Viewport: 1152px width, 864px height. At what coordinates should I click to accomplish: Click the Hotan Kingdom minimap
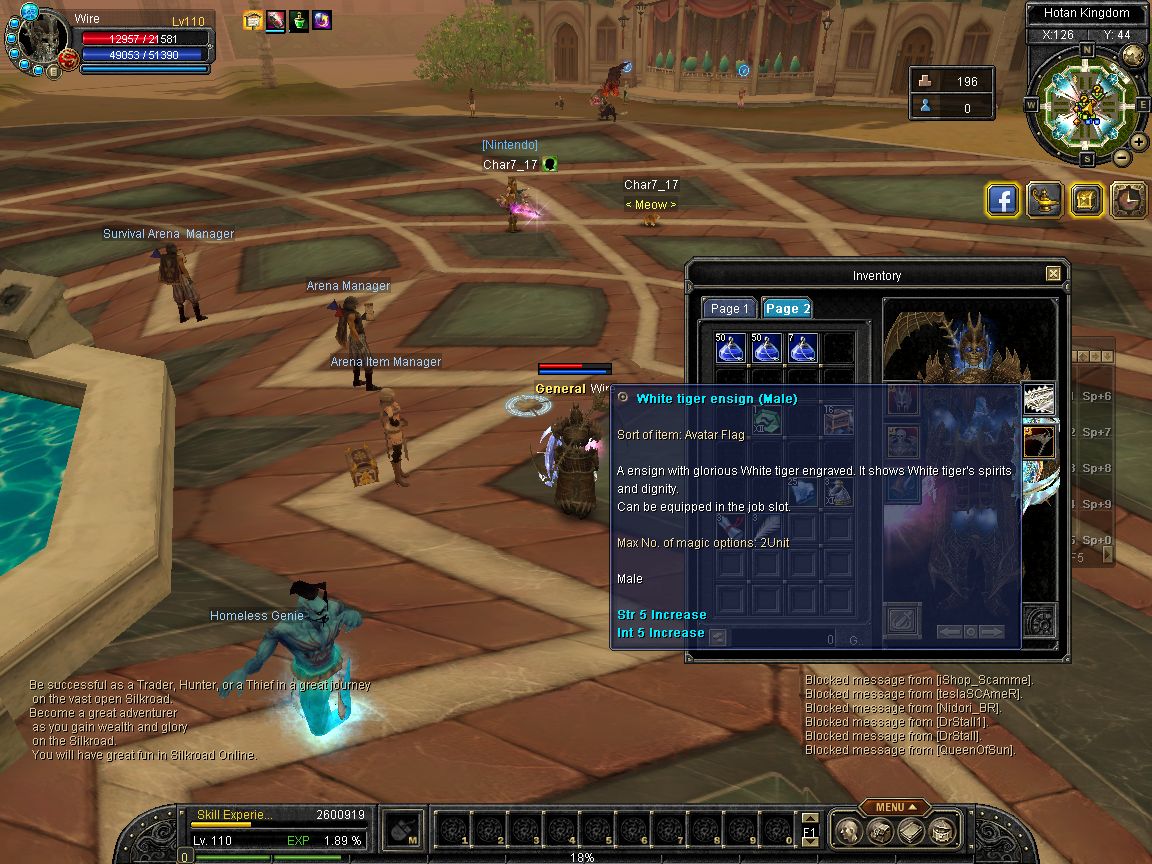coord(1085,101)
